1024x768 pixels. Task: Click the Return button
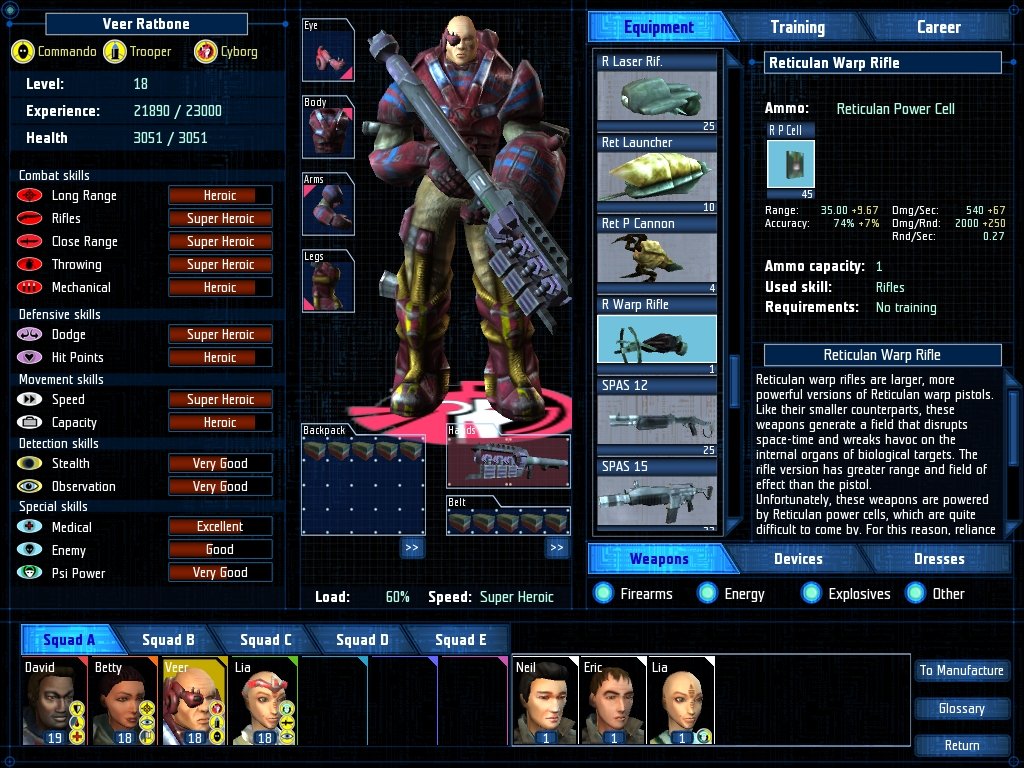click(961, 745)
